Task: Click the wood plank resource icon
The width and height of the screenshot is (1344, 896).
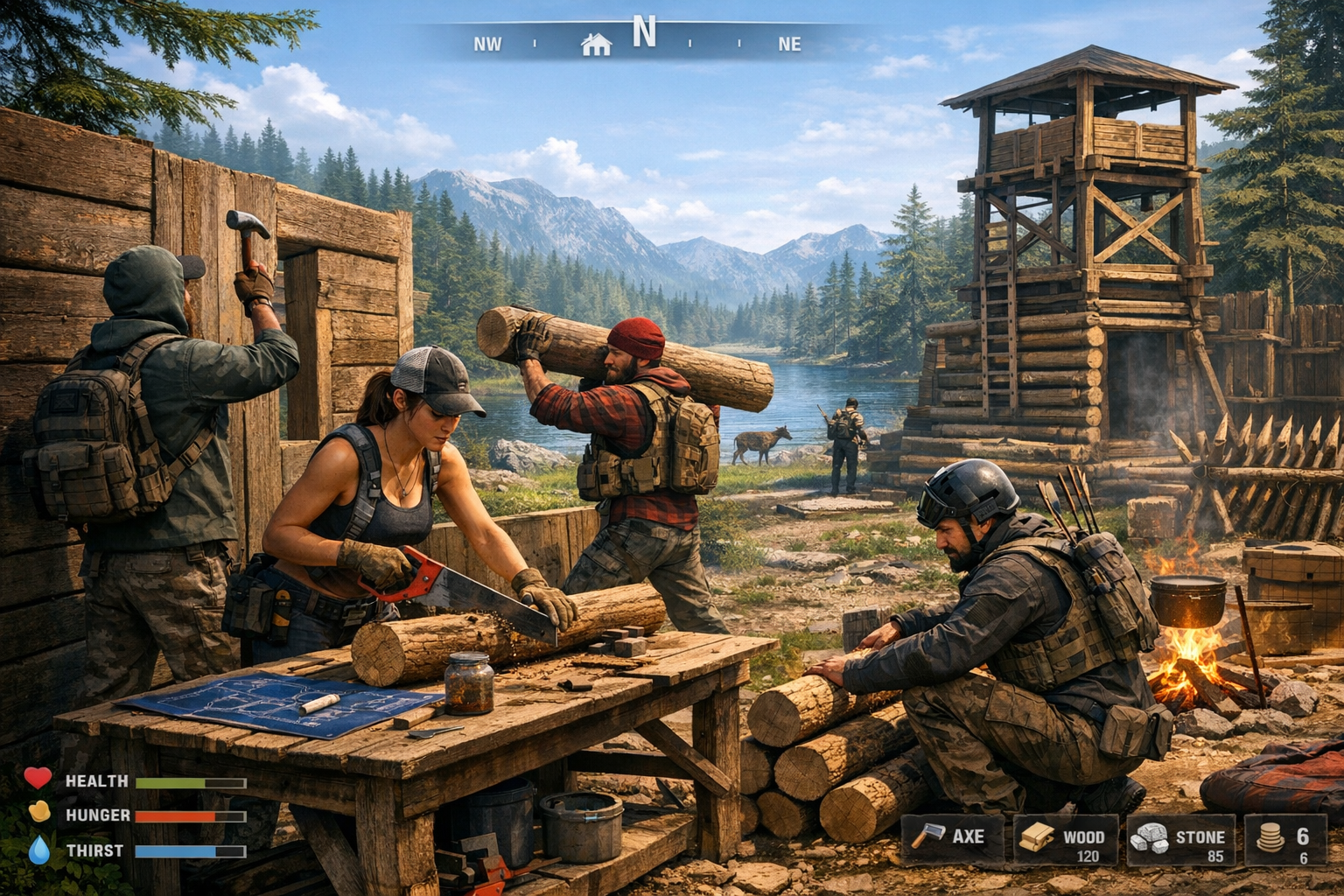Action: coord(1038,837)
